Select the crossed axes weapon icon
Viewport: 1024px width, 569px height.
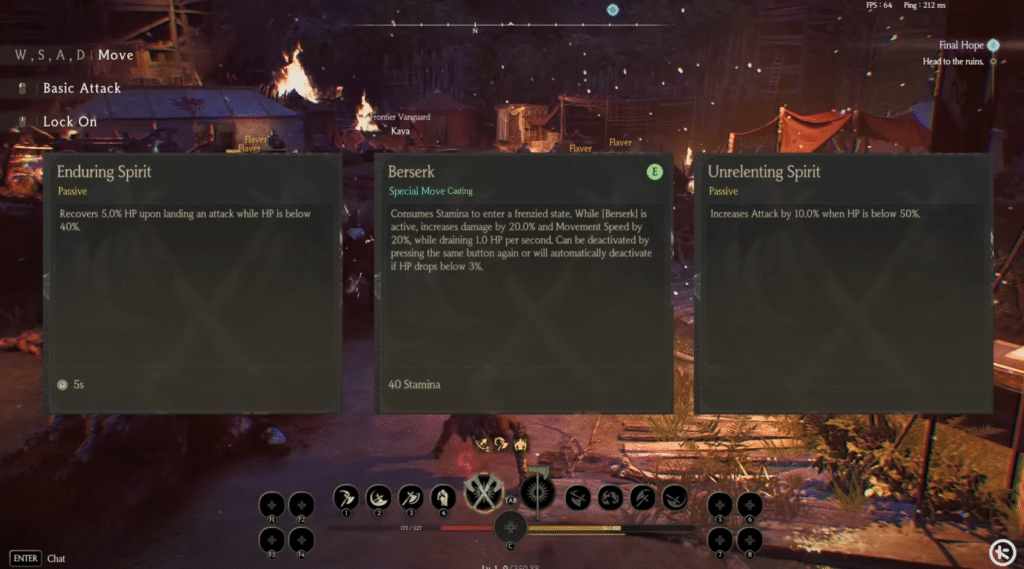(485, 494)
